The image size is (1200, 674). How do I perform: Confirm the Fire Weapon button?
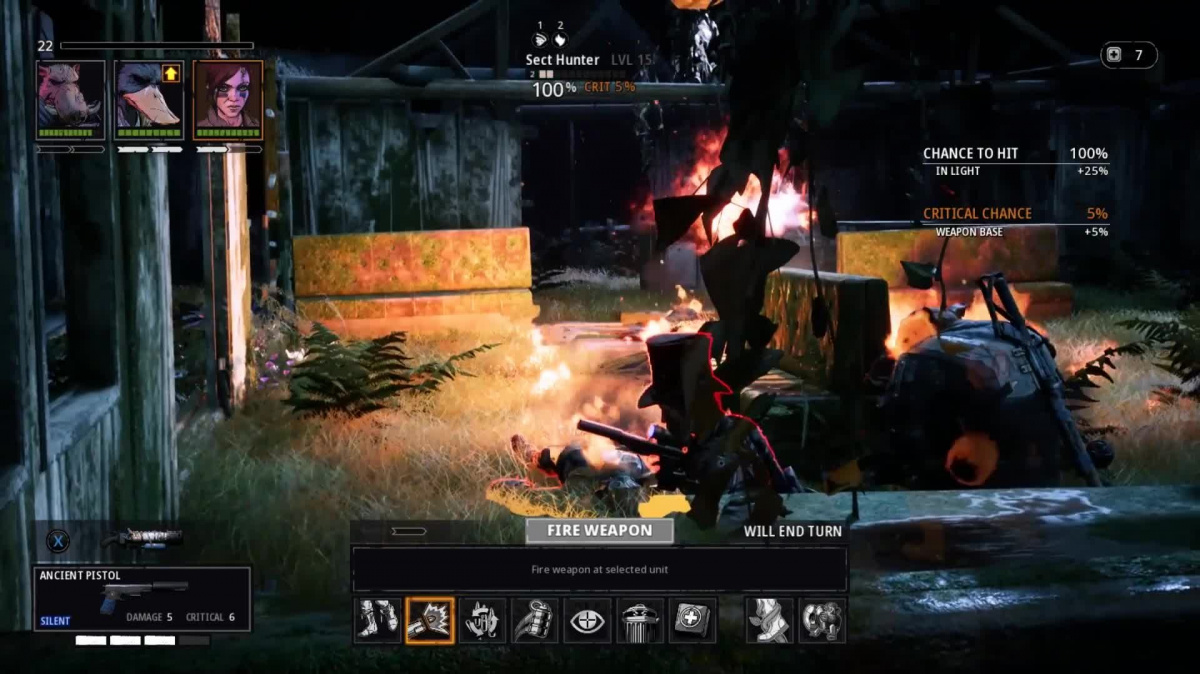[x=599, y=531]
